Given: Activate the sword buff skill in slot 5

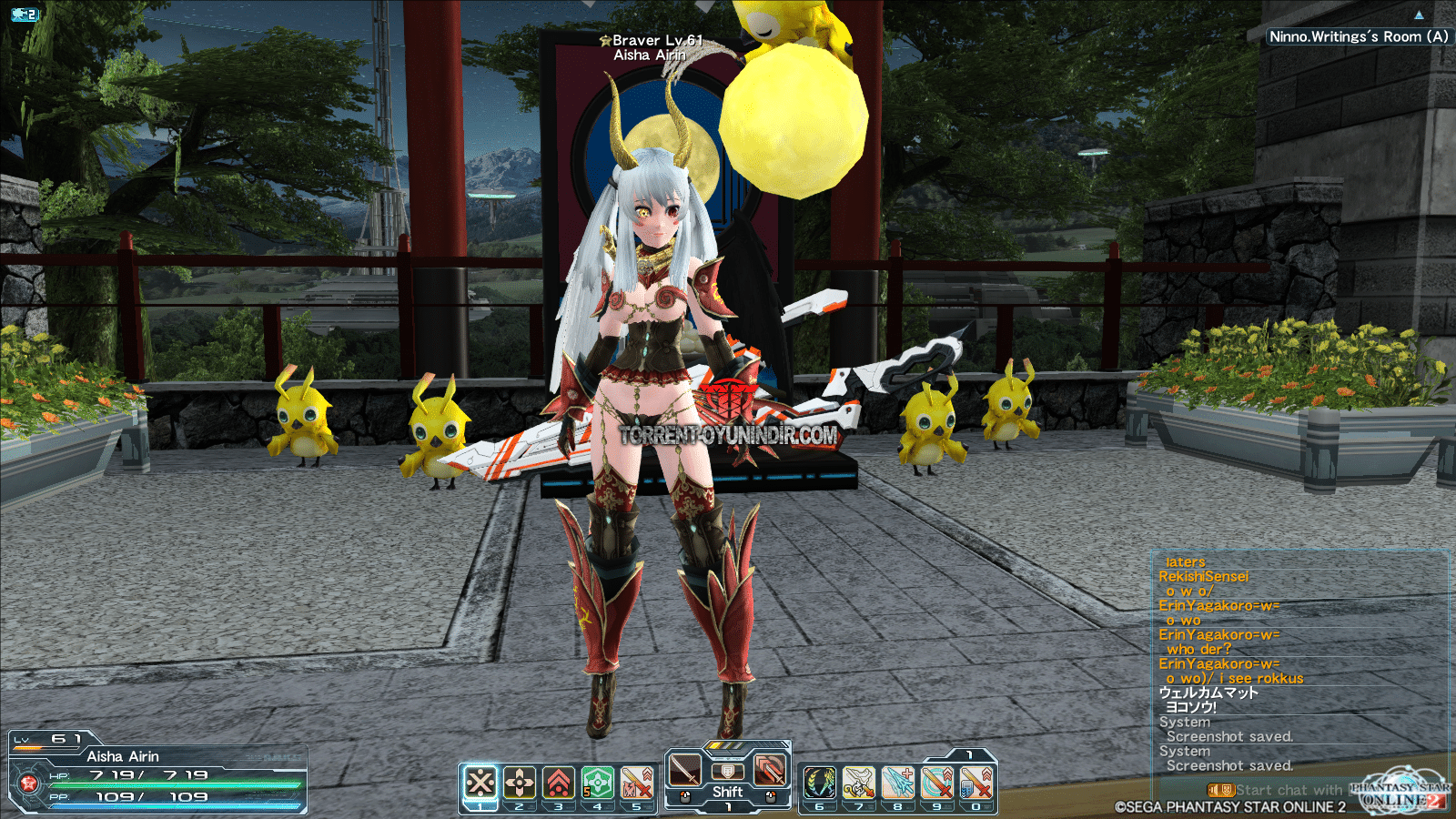Looking at the screenshot, I should pyautogui.click(x=637, y=783).
